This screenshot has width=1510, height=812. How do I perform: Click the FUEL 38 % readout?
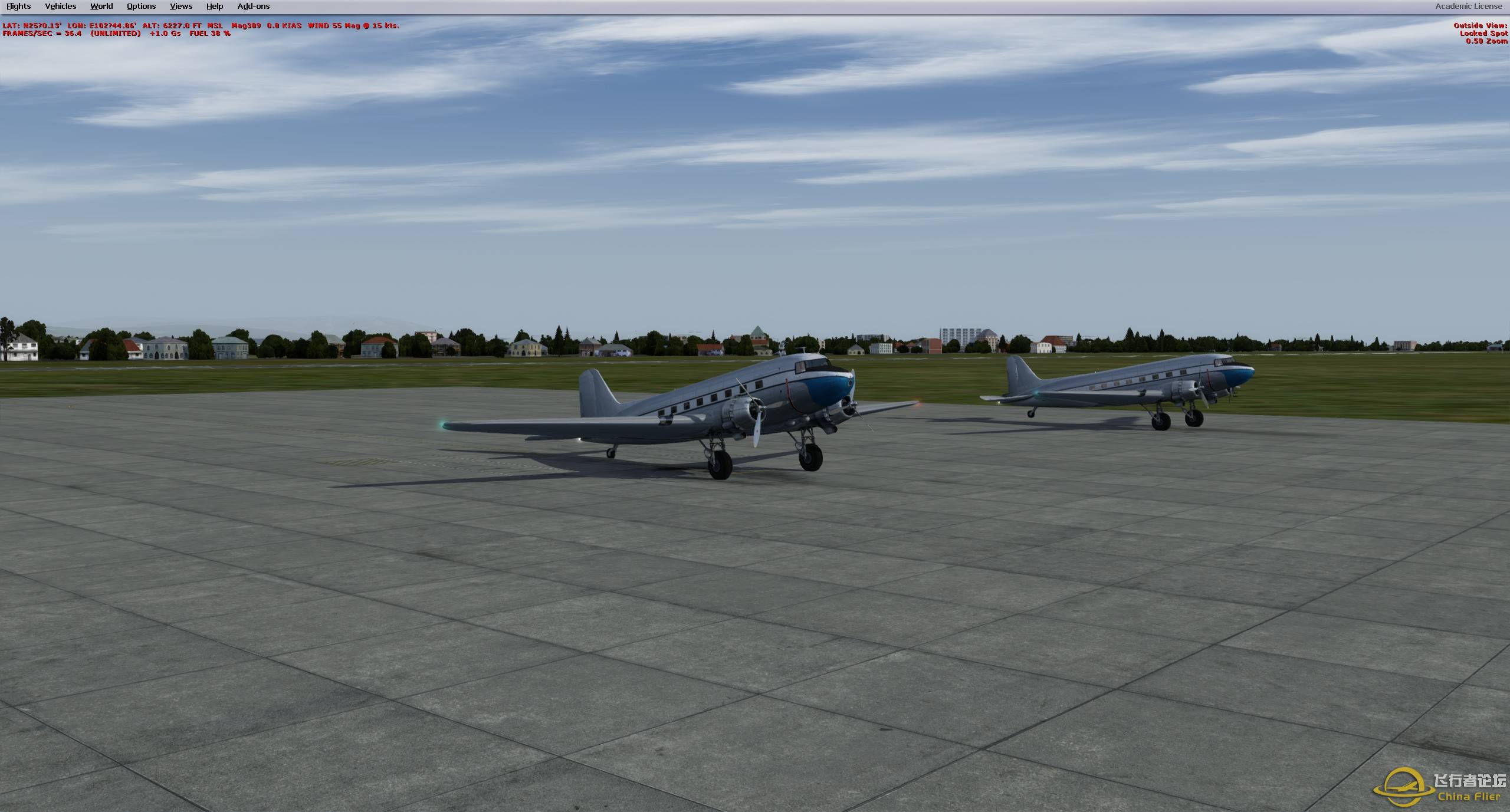[x=209, y=34]
